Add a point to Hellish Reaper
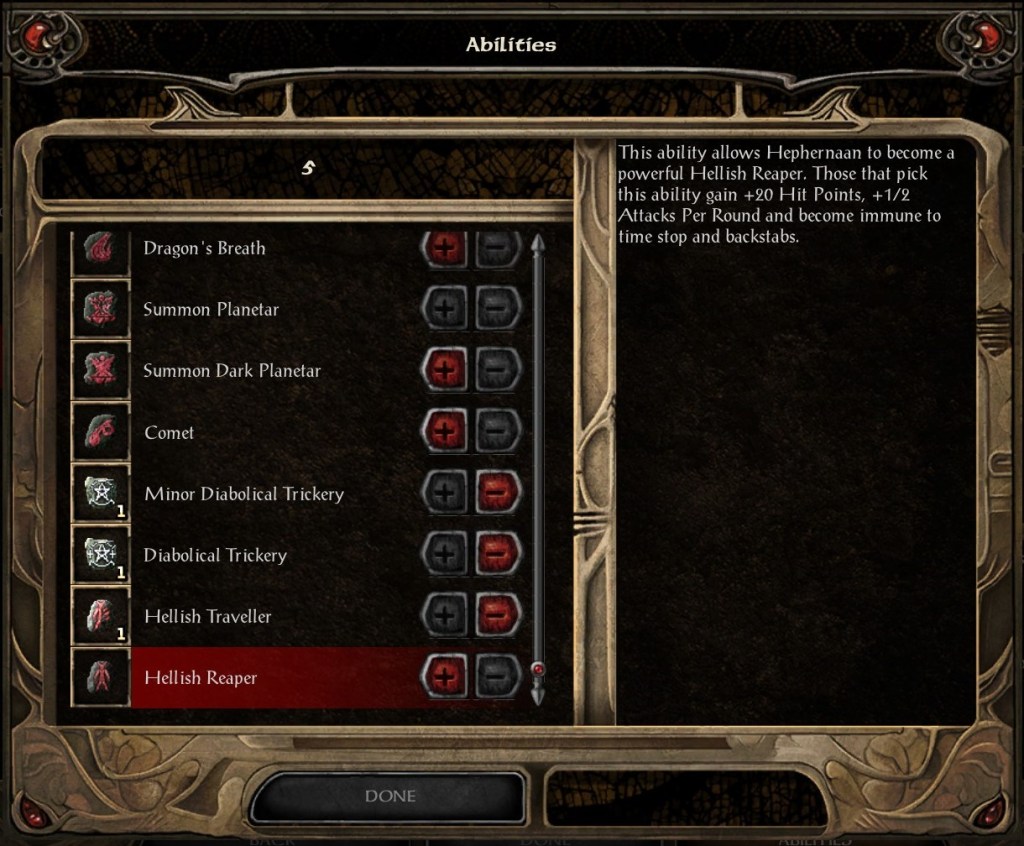1024x846 pixels. tap(446, 678)
